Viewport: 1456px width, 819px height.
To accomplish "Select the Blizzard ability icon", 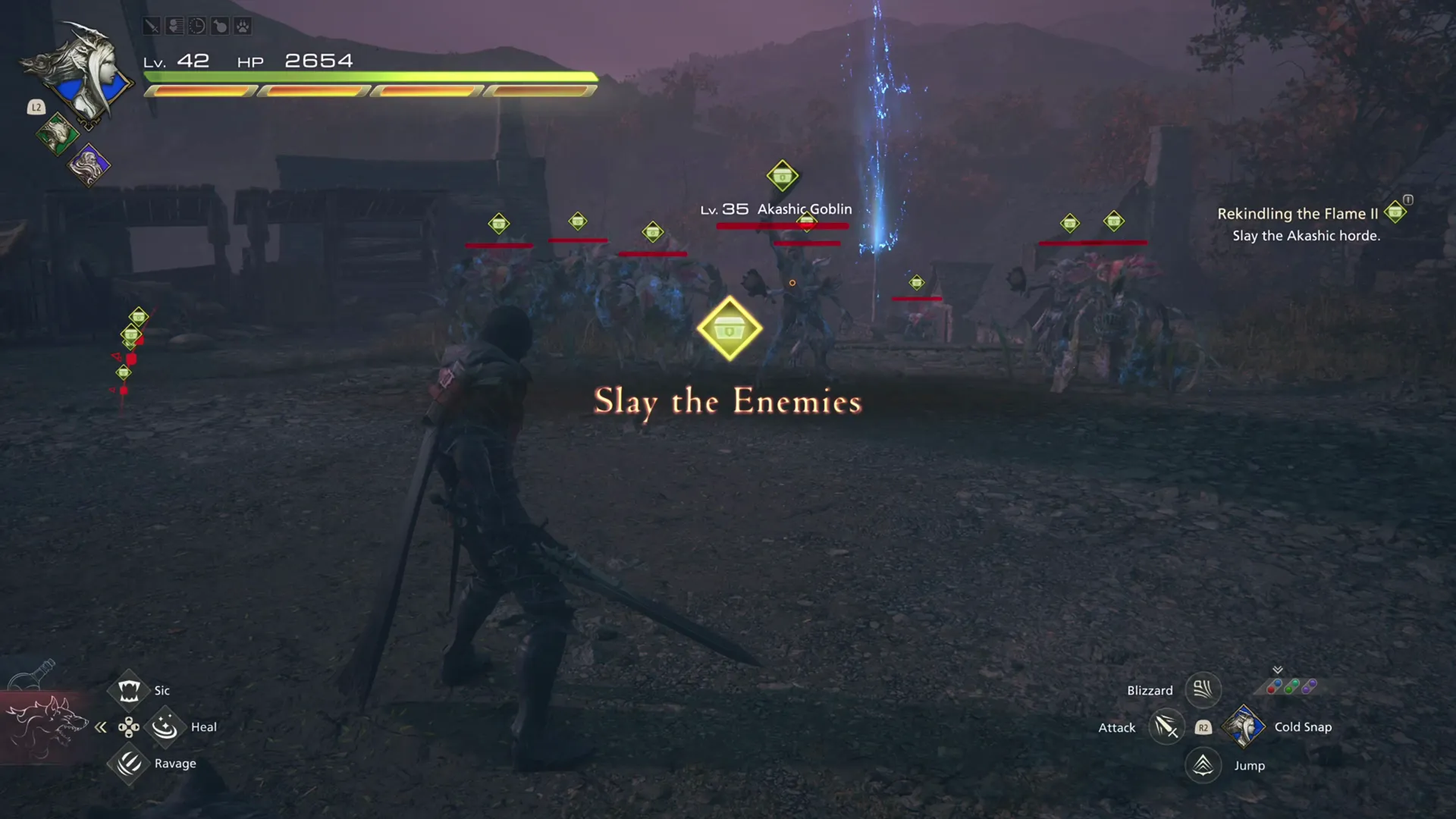I will [x=1203, y=689].
